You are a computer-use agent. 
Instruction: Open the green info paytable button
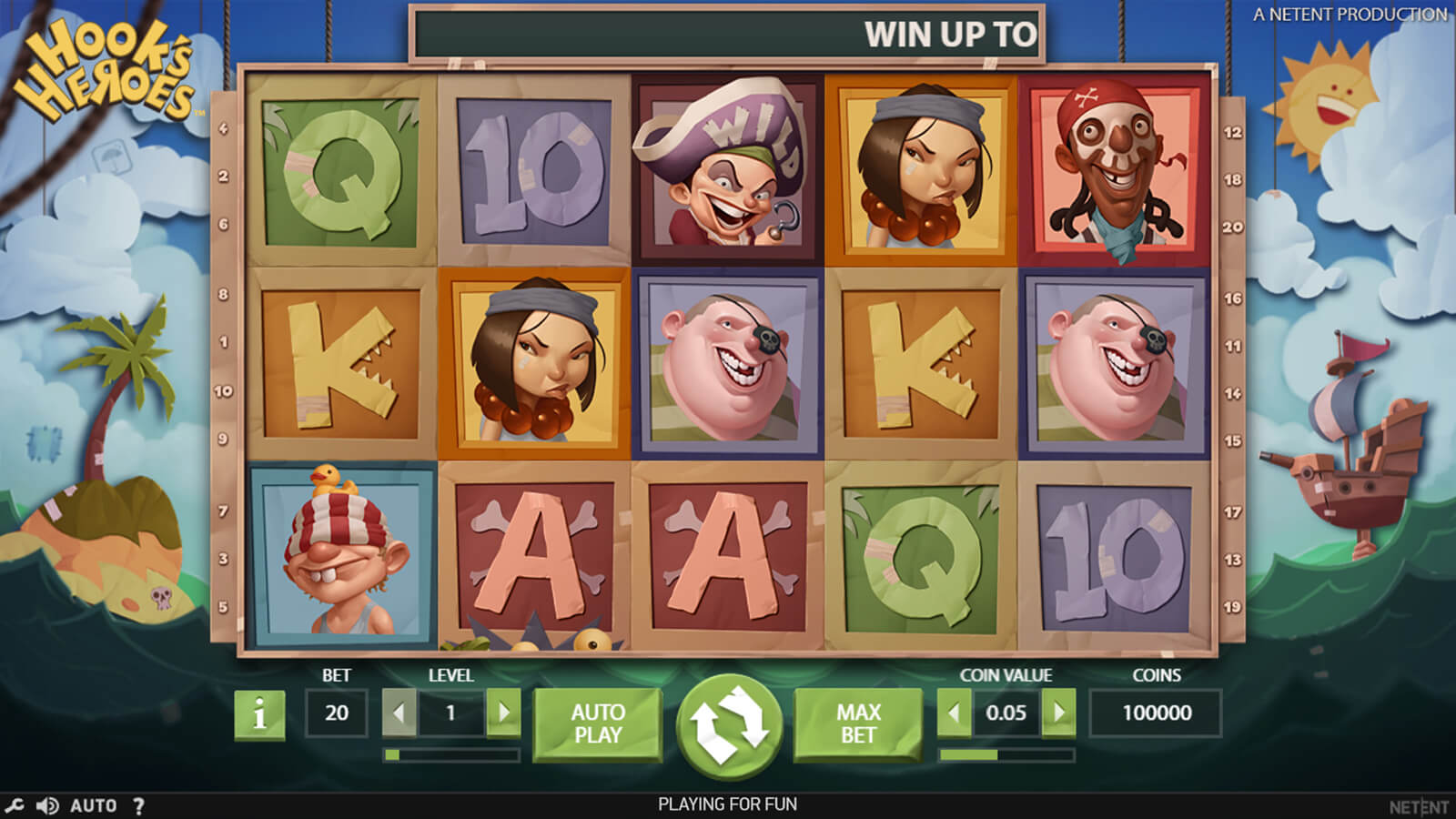click(259, 714)
